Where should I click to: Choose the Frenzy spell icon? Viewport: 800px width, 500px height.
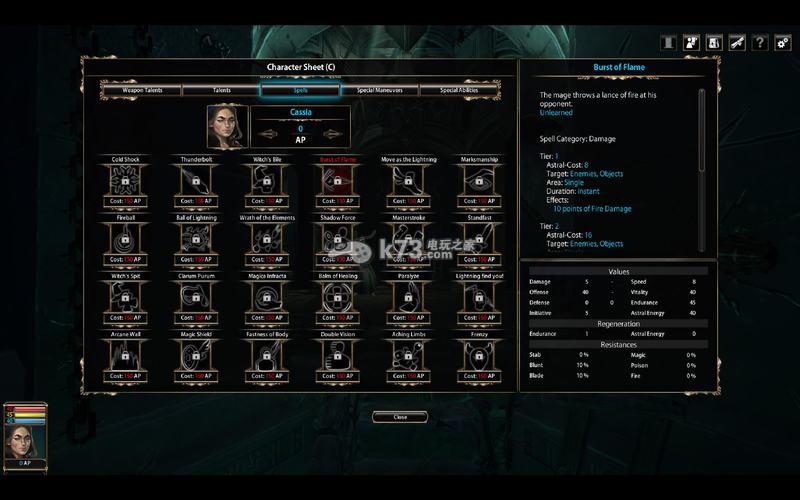pos(479,354)
